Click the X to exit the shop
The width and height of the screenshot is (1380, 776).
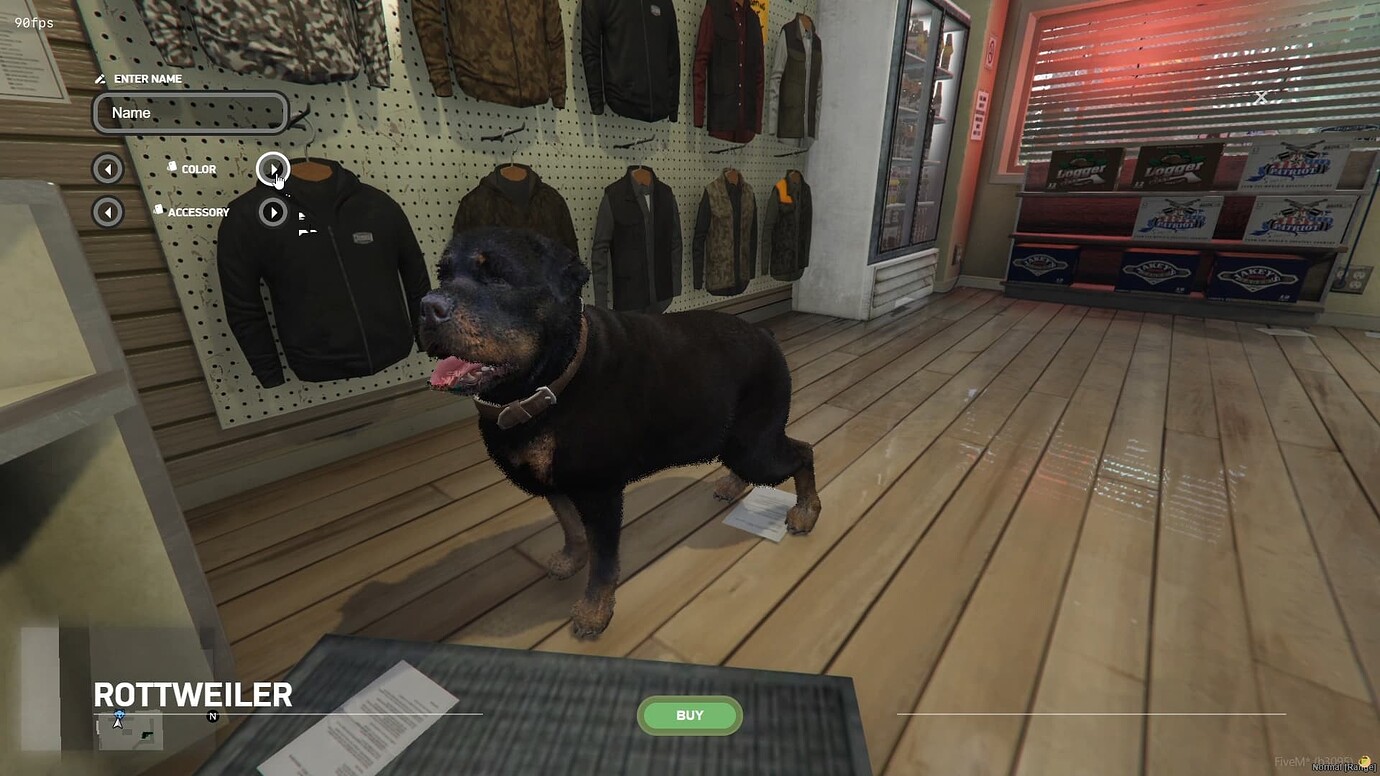click(1259, 97)
